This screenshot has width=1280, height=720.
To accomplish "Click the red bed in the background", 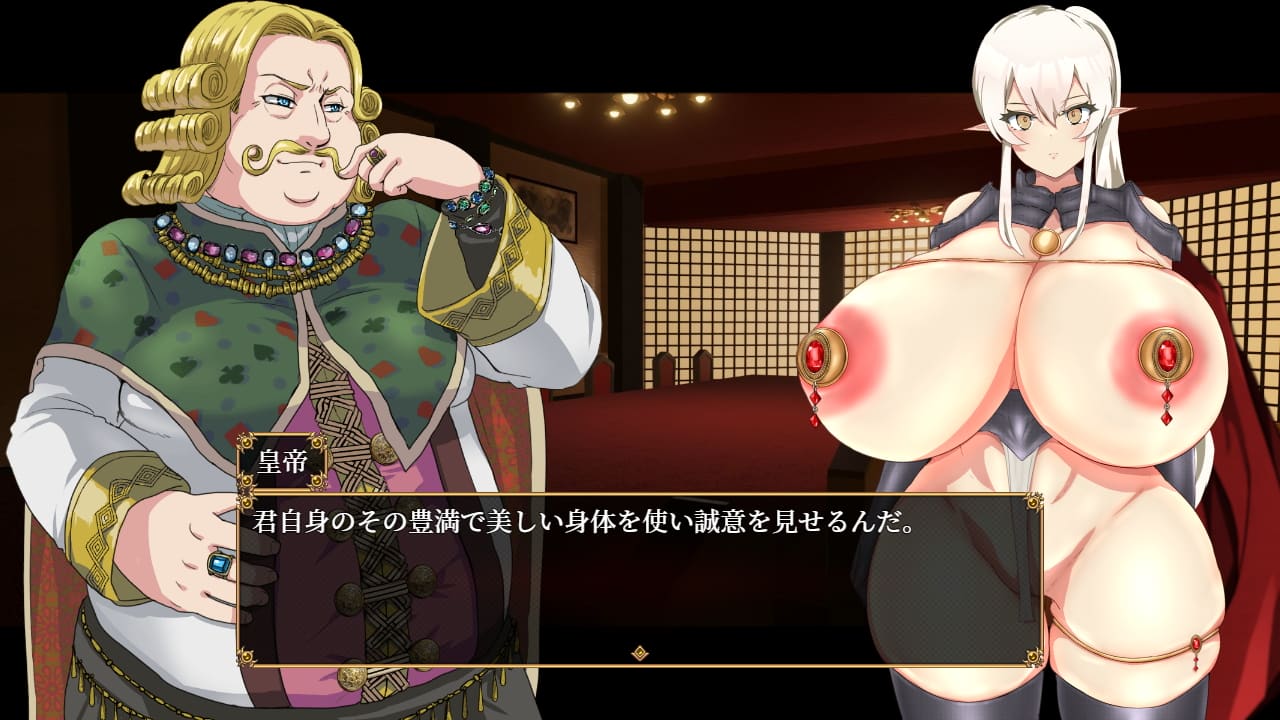I will (700, 430).
